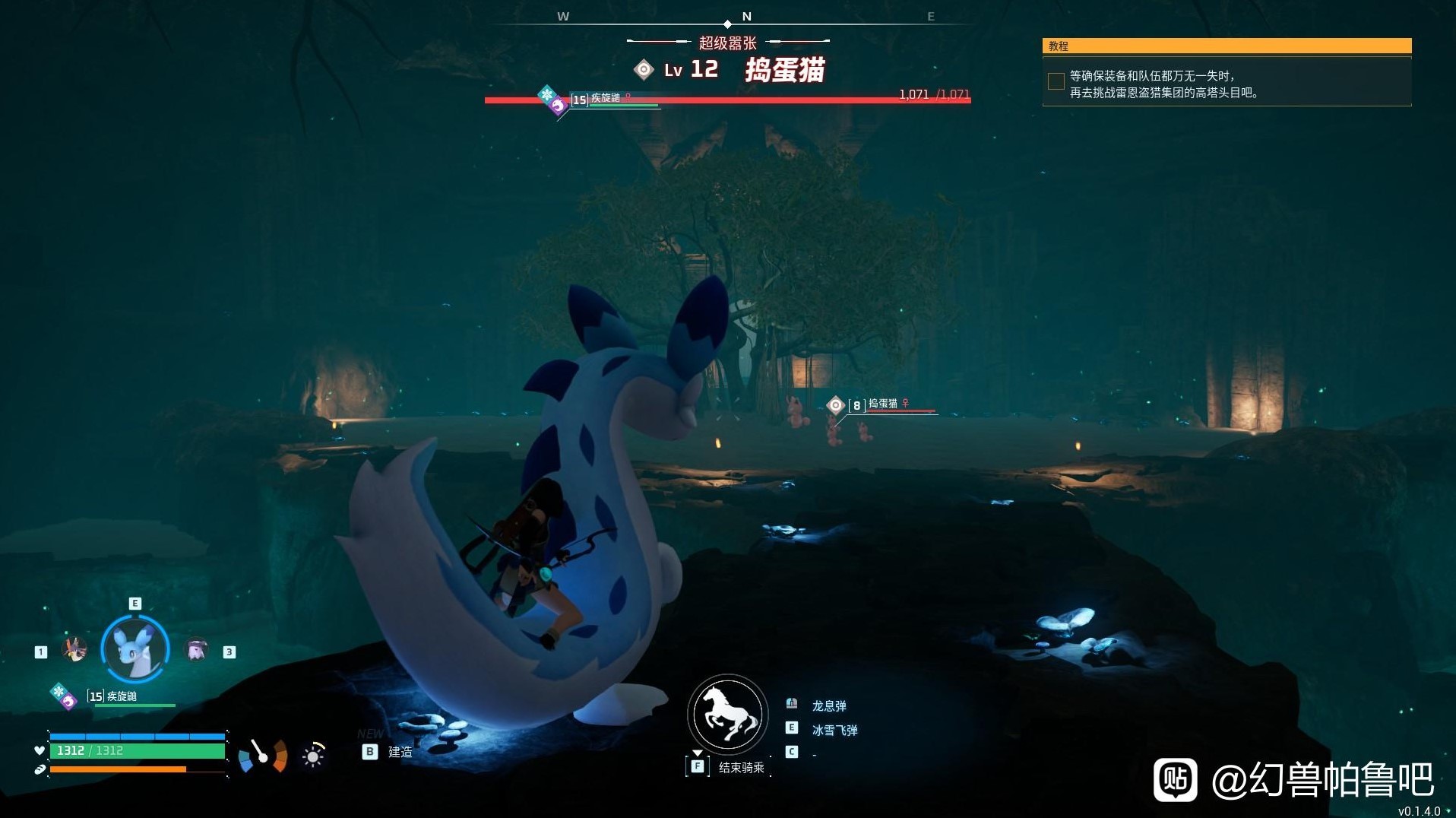Click the 贴吧 watermark logo
This screenshot has height=818, width=1456.
1175,779
